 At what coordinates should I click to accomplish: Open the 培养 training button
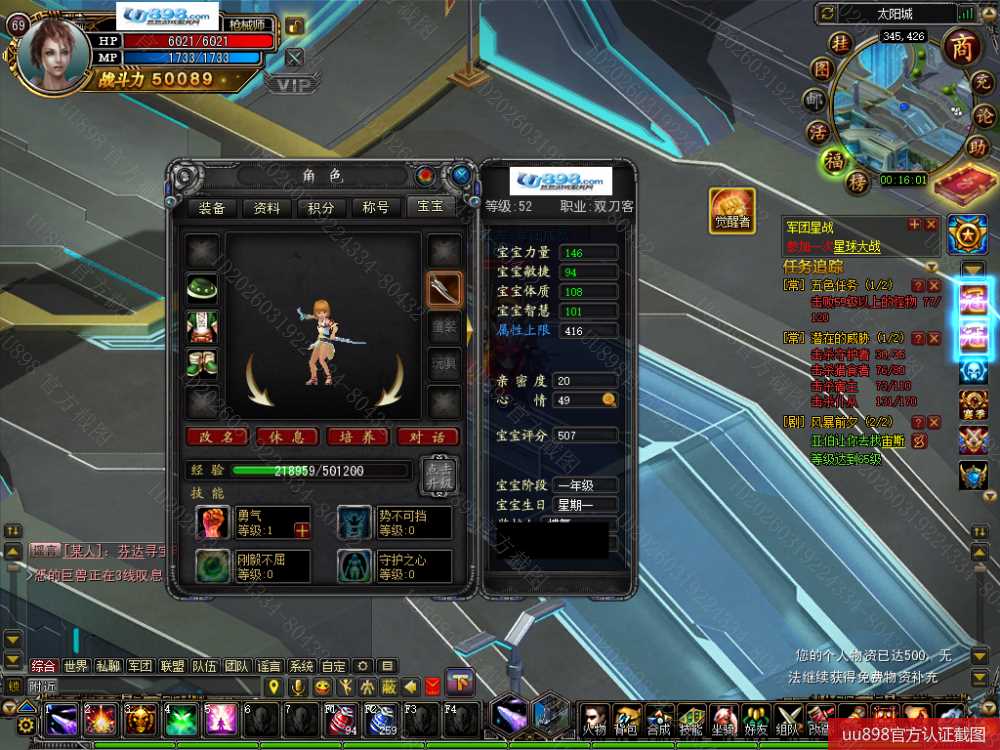coord(356,437)
